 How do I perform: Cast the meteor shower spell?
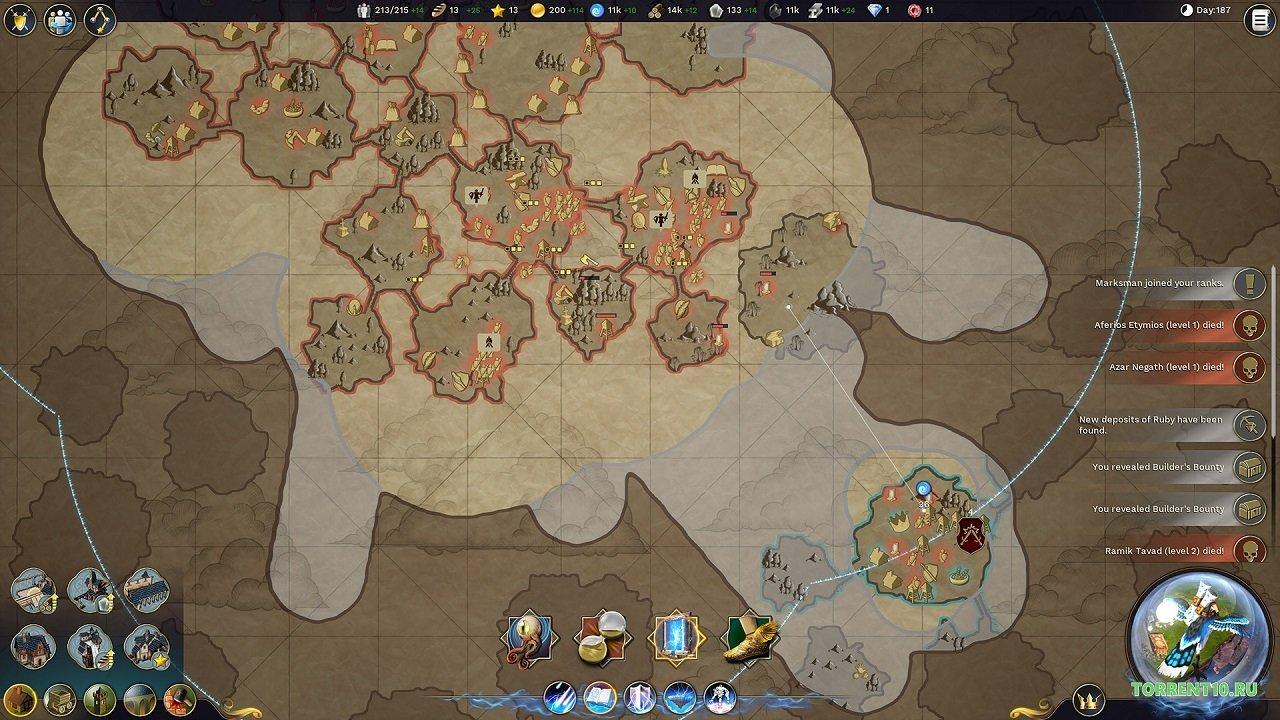pos(560,696)
